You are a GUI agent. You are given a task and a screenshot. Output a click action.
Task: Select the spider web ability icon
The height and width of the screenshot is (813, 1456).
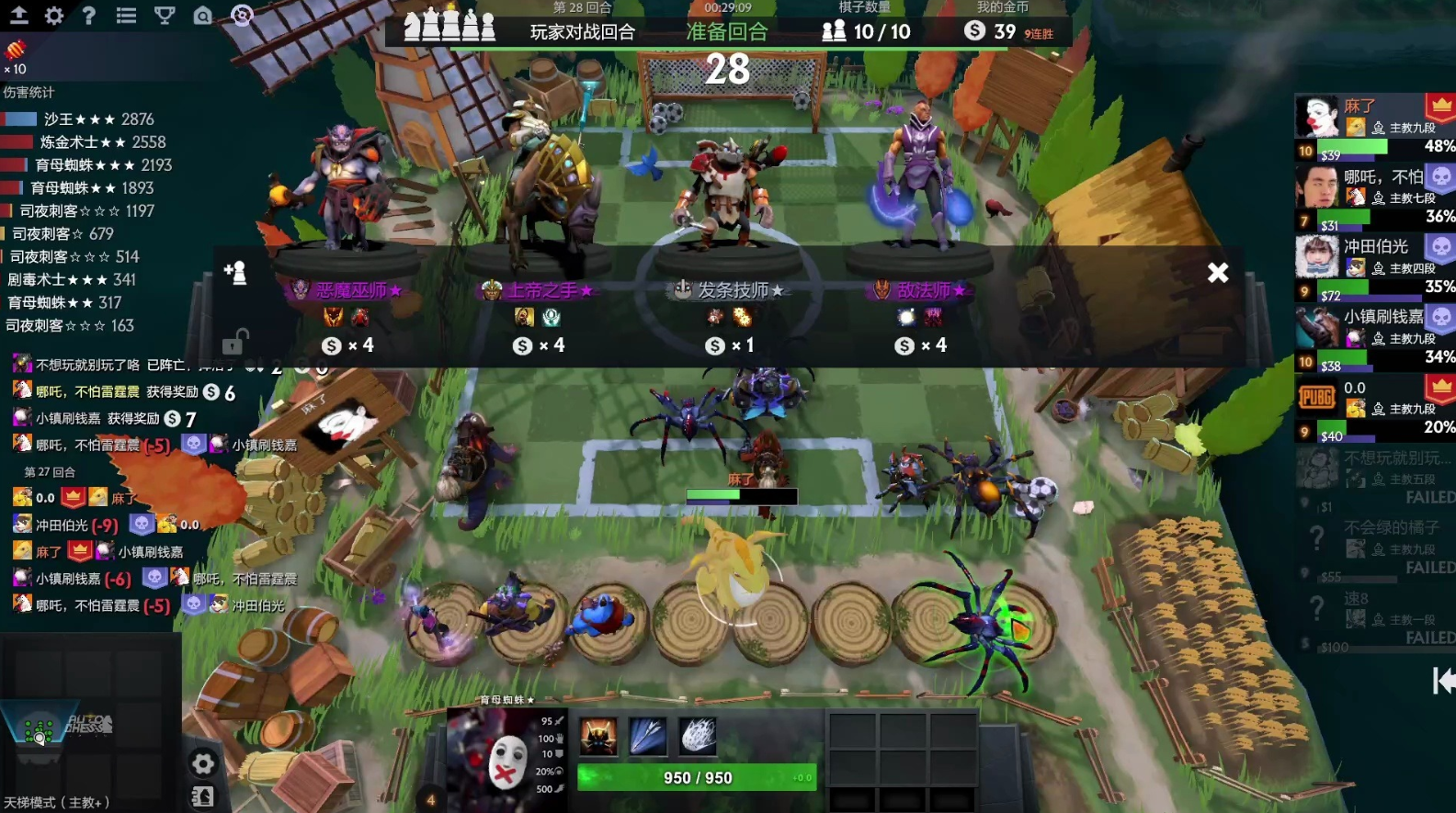[x=698, y=737]
